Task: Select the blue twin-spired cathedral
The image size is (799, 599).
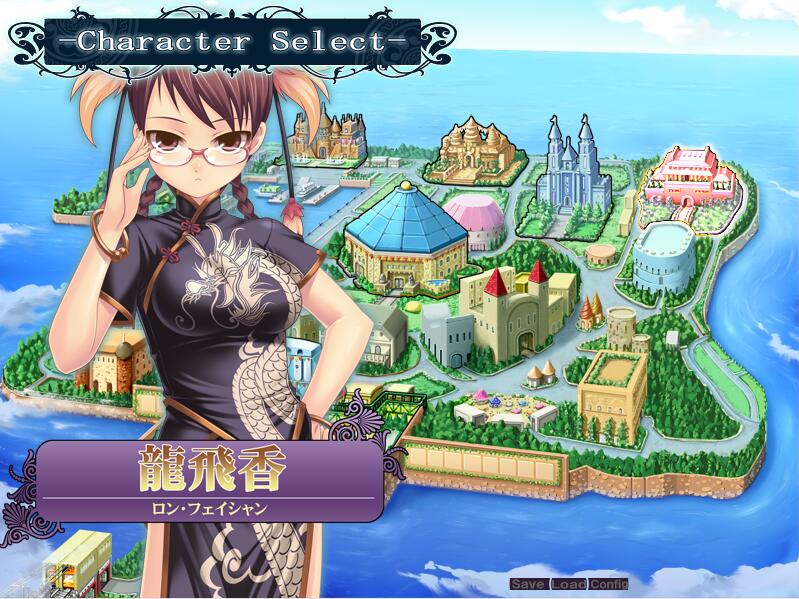Action: [569, 168]
